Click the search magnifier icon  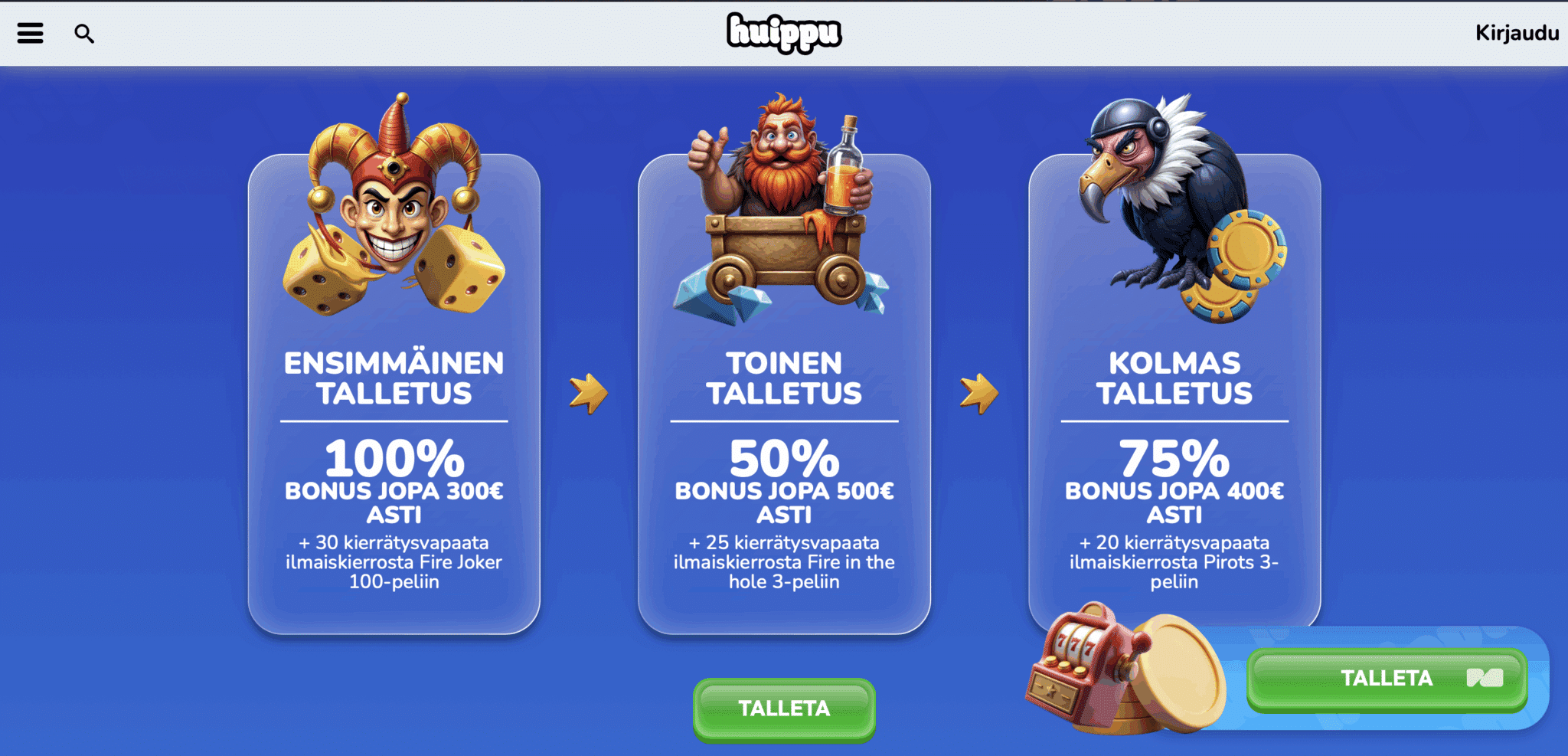click(x=84, y=33)
